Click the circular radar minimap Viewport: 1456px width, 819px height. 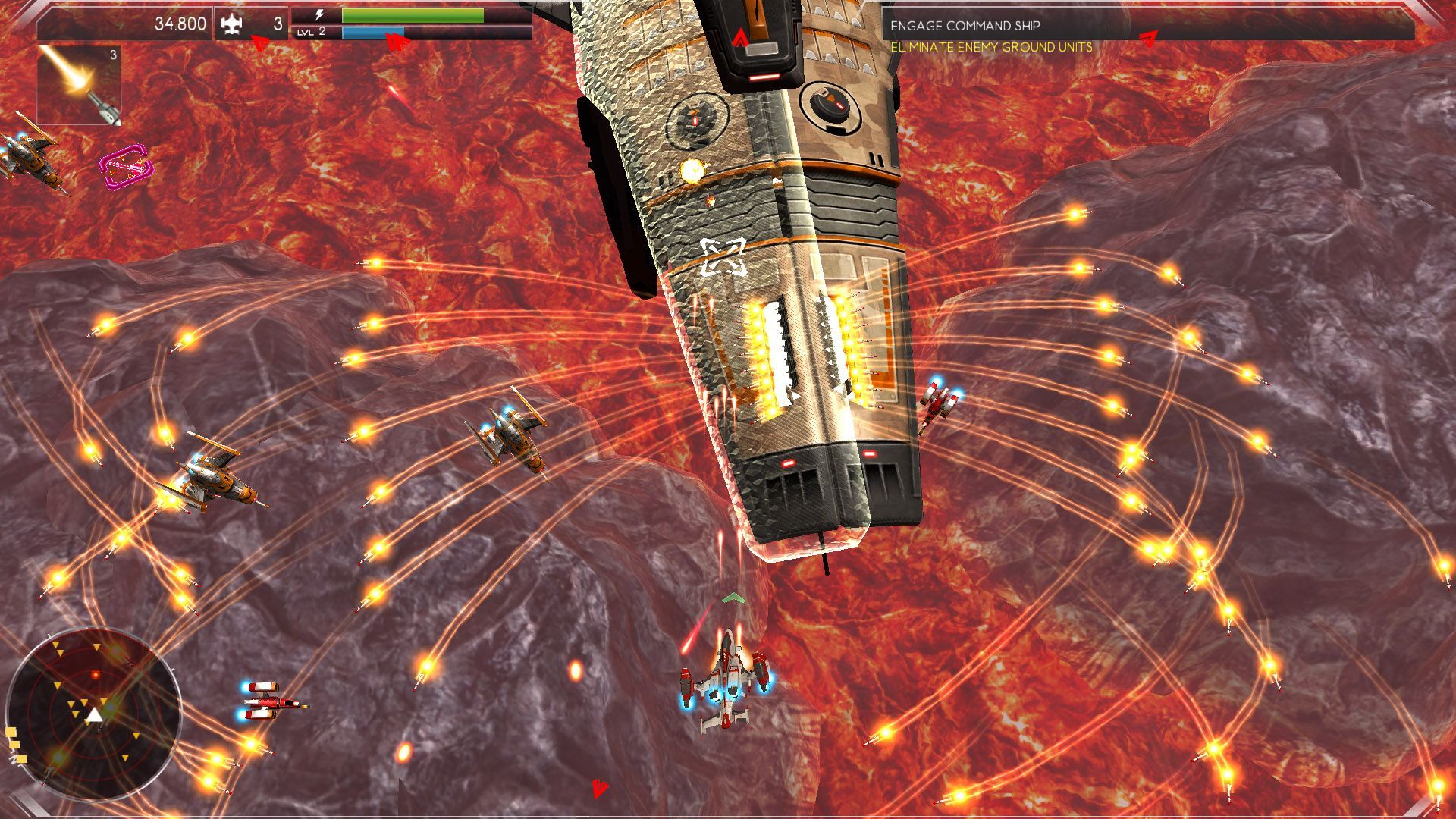click(94, 714)
